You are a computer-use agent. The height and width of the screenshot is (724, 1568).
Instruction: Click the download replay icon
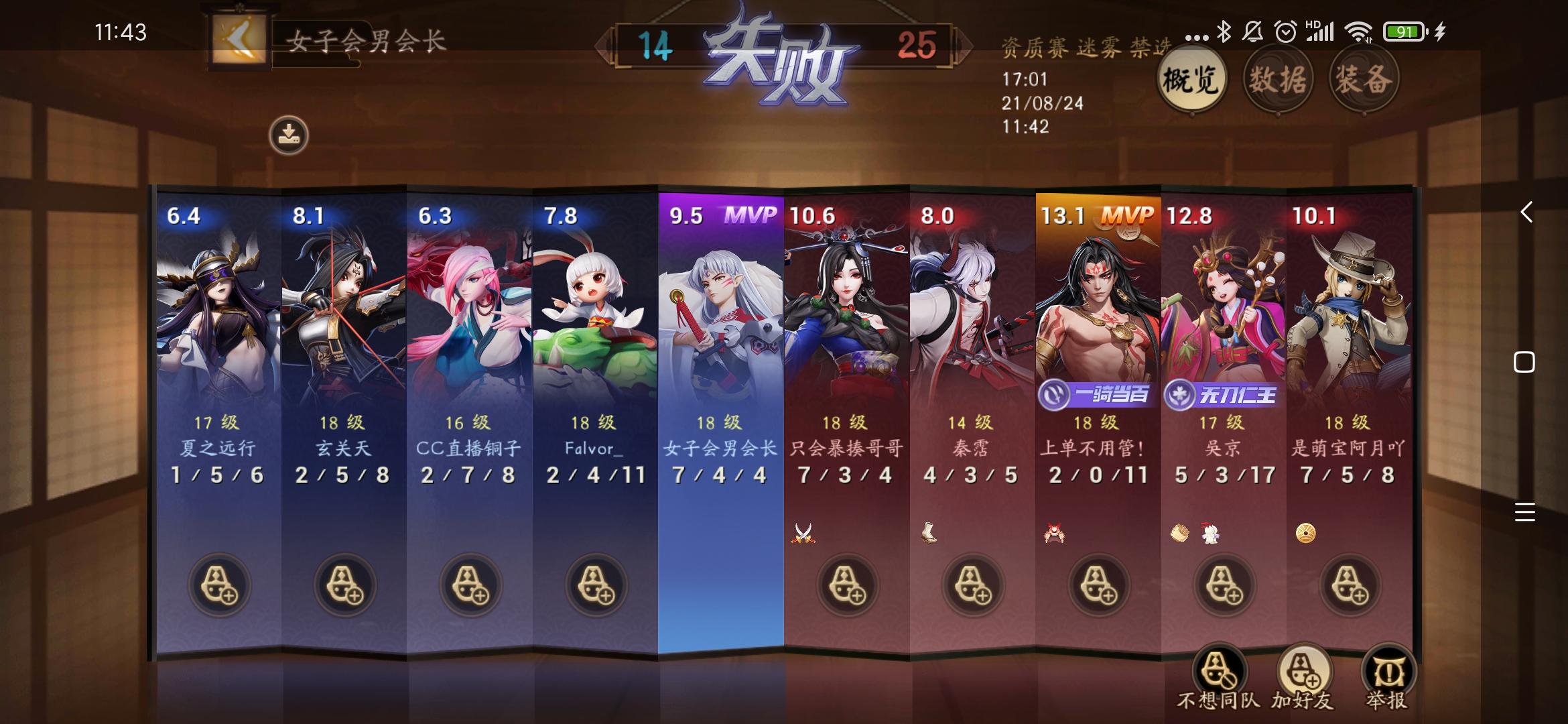pos(288,134)
